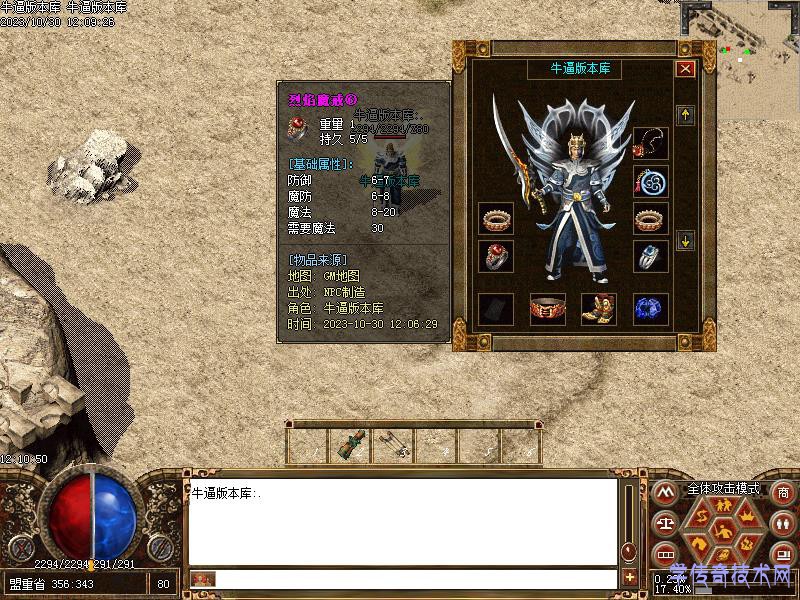
Task: Select the blue gem ring slot
Action: click(x=651, y=256)
